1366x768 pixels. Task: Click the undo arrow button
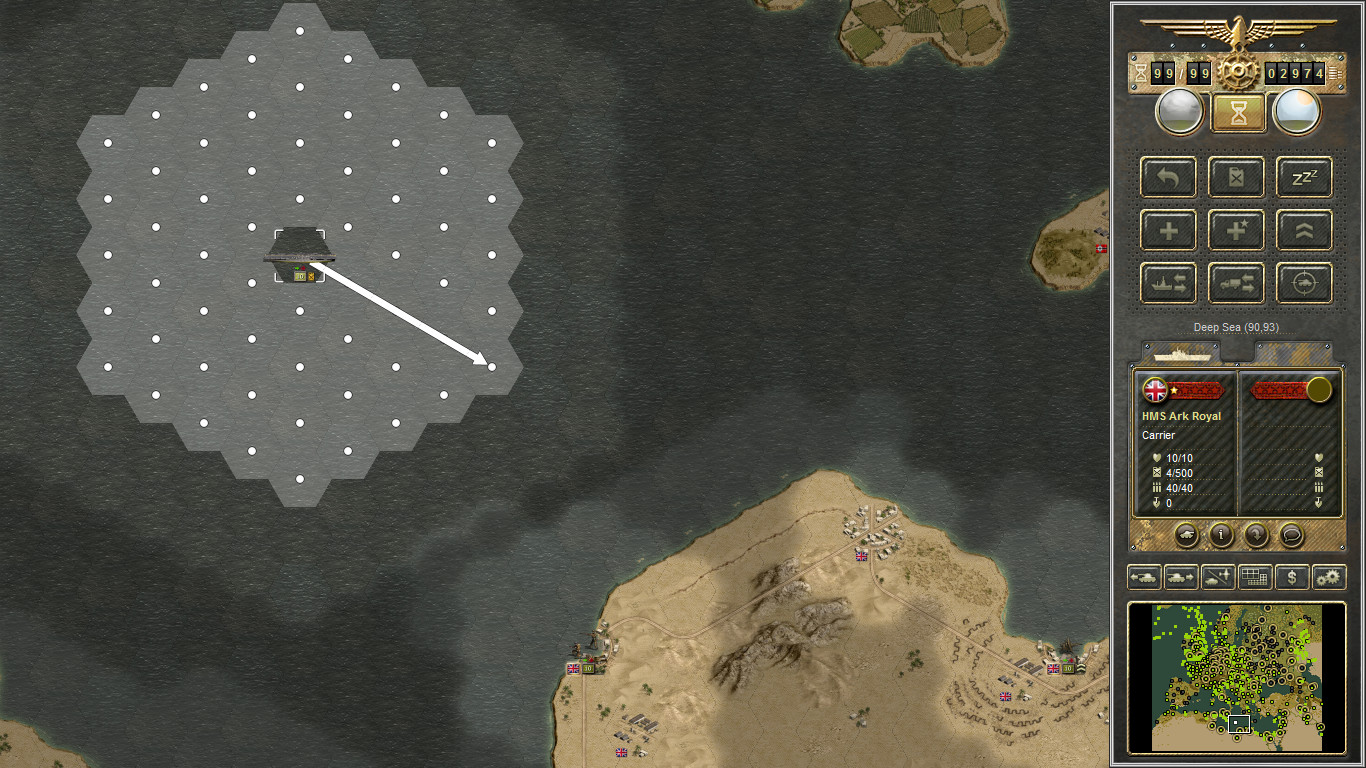[1168, 178]
